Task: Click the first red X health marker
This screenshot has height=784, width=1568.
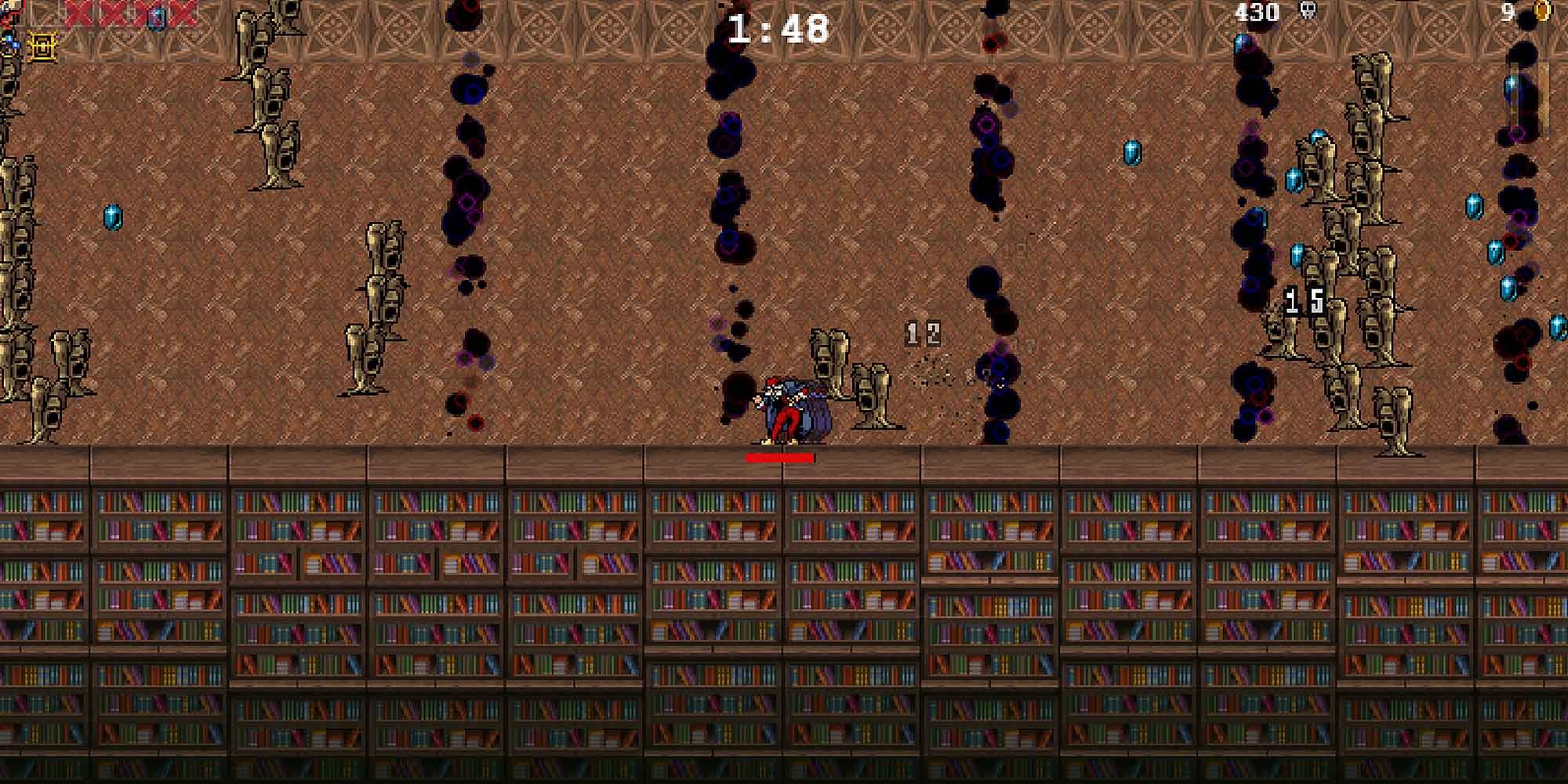Action: (x=76, y=13)
